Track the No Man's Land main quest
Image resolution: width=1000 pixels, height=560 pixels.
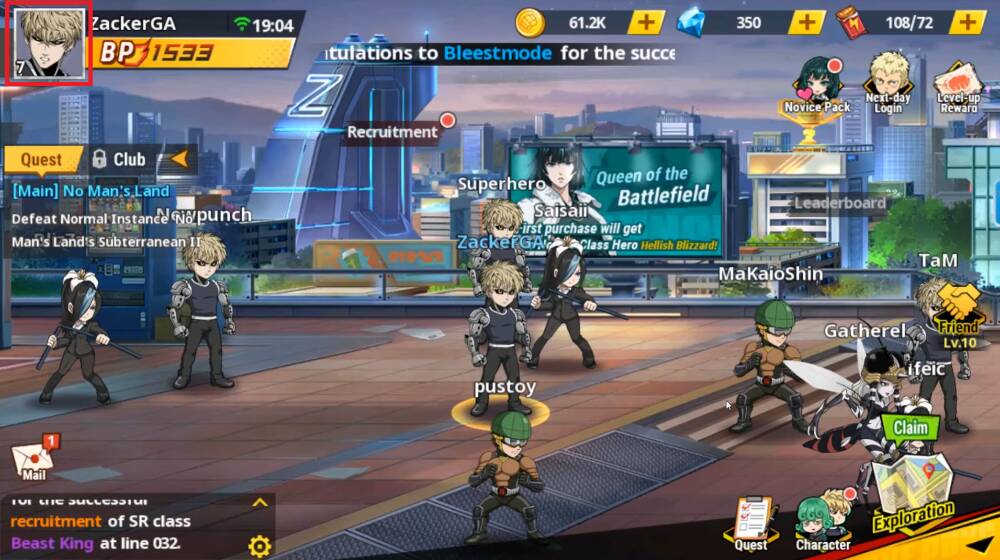click(x=92, y=190)
